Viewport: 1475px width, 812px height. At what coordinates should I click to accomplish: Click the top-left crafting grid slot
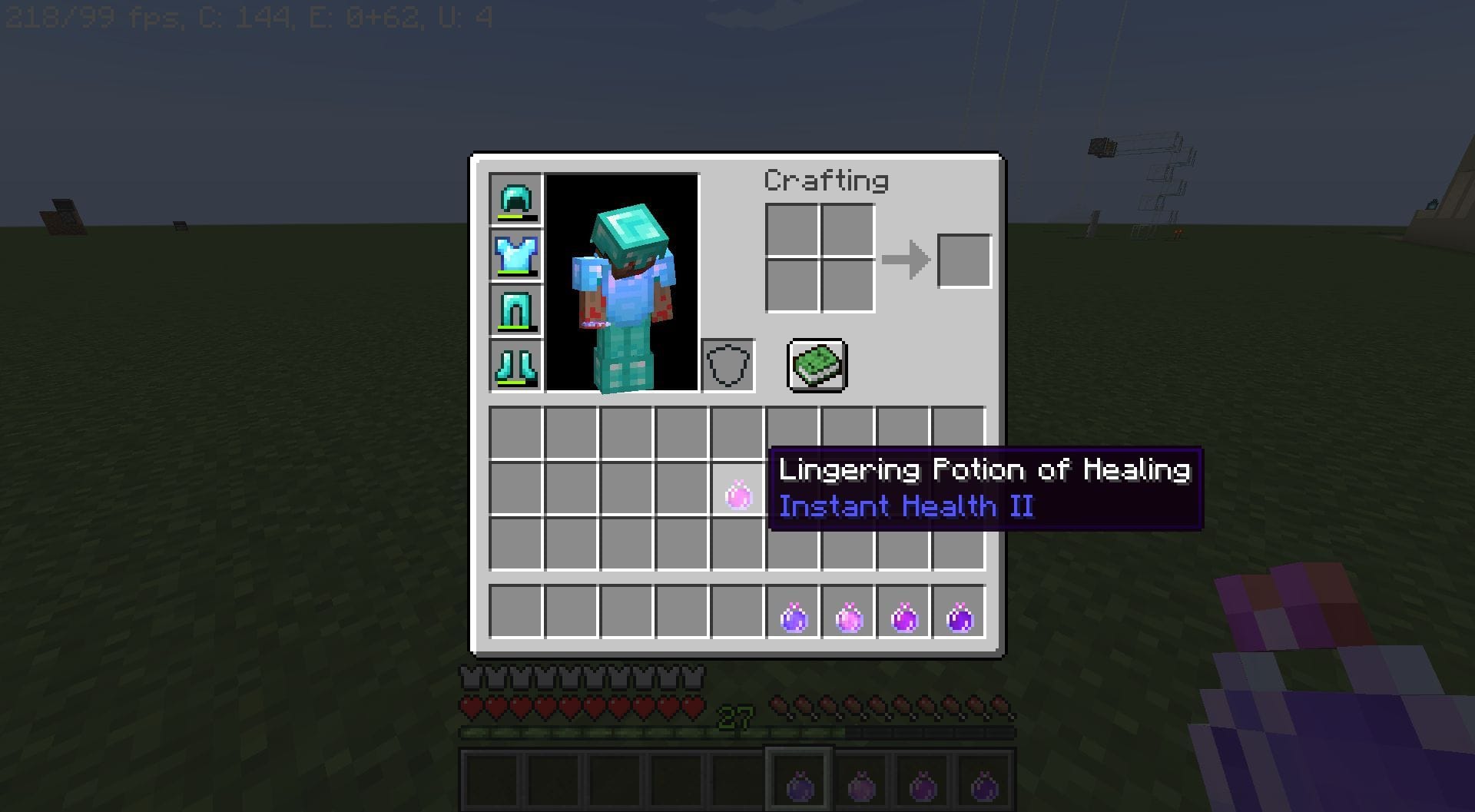pyautogui.click(x=792, y=231)
